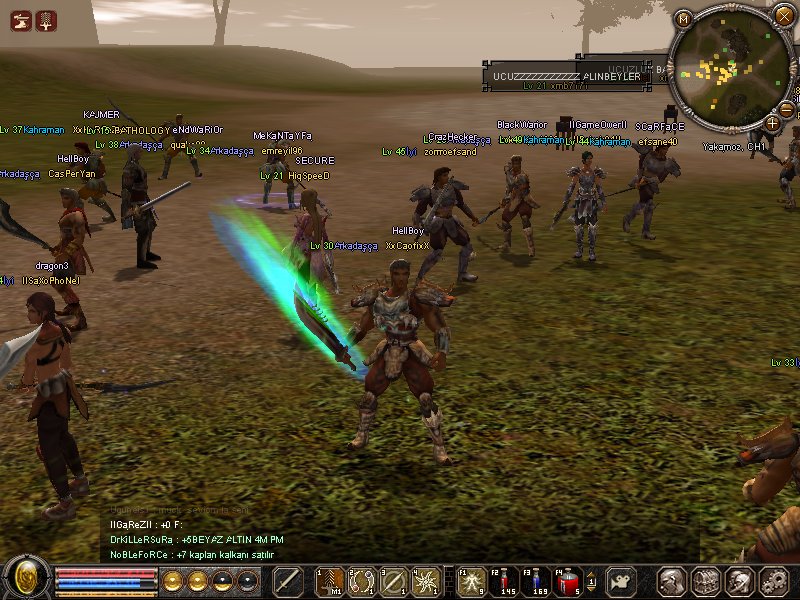The image size is (800, 600).
Task: Zoom in the minimap with plus button
Action: click(x=772, y=123)
